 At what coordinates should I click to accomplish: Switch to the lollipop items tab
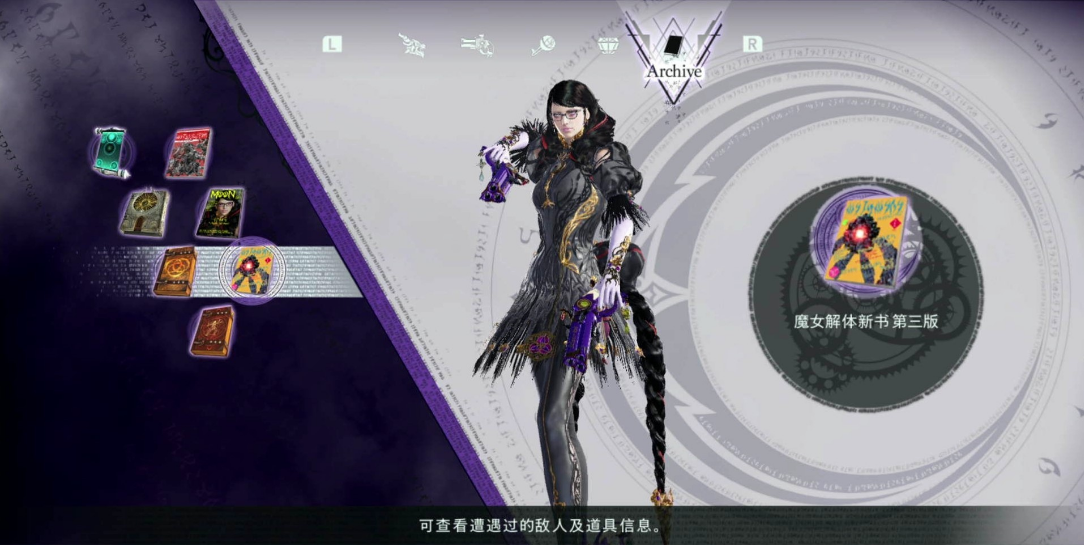tap(543, 44)
